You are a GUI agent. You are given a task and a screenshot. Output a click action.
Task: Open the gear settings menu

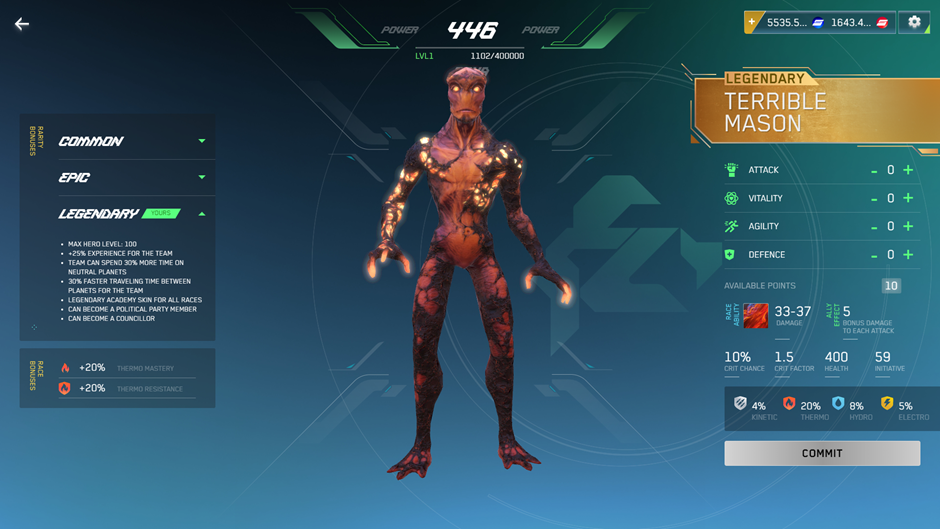[914, 22]
